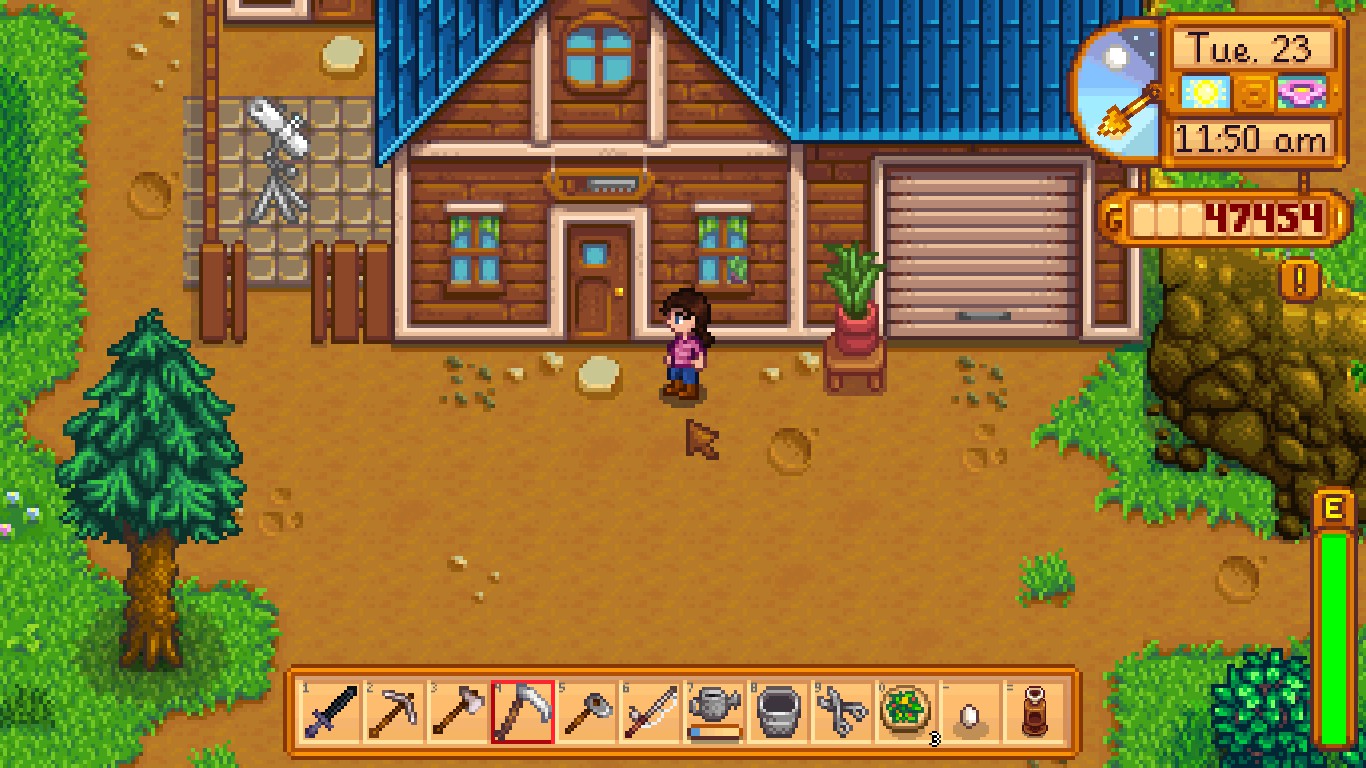Open the quest journal exclamation icon
1366x768 pixels.
point(1300,281)
